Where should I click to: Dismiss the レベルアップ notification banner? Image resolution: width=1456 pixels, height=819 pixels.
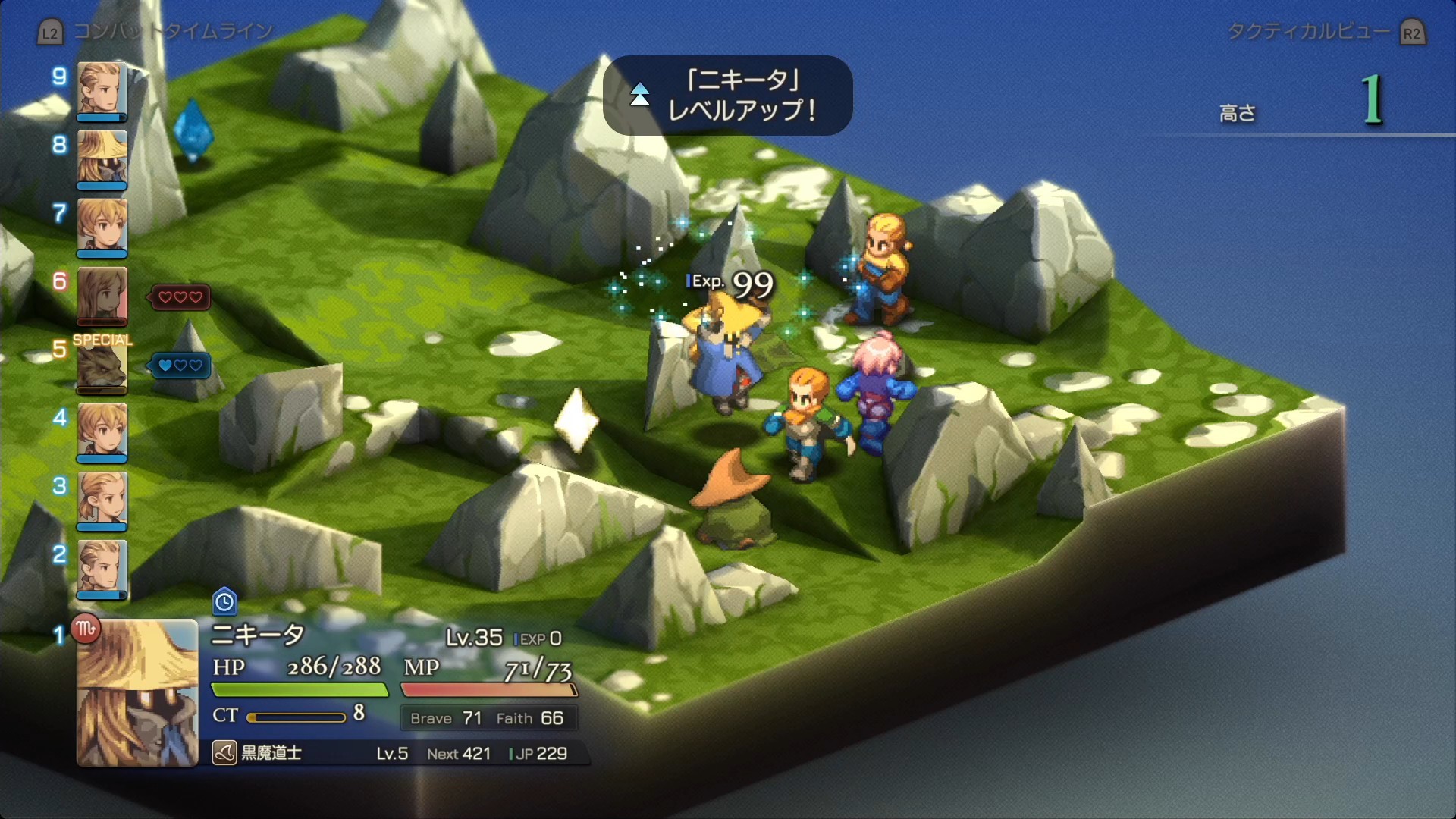pyautogui.click(x=728, y=96)
